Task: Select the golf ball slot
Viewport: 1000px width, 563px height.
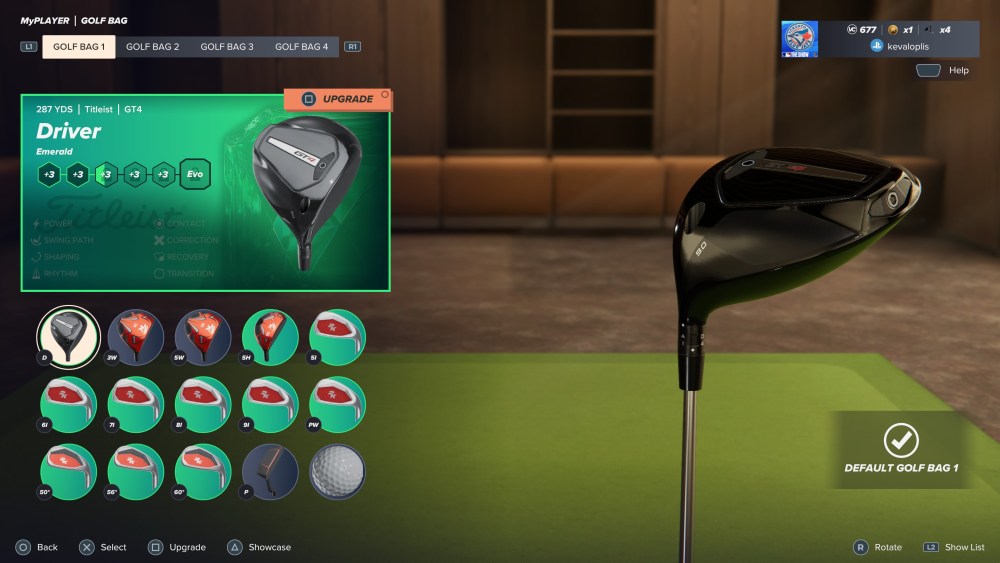Action: tap(337, 471)
